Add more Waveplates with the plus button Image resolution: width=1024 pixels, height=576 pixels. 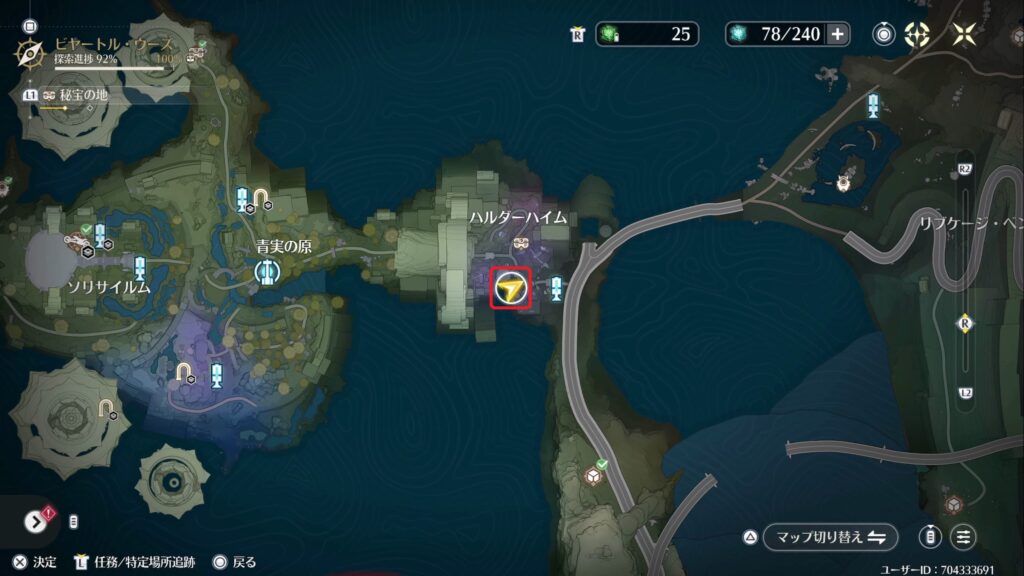[x=837, y=34]
